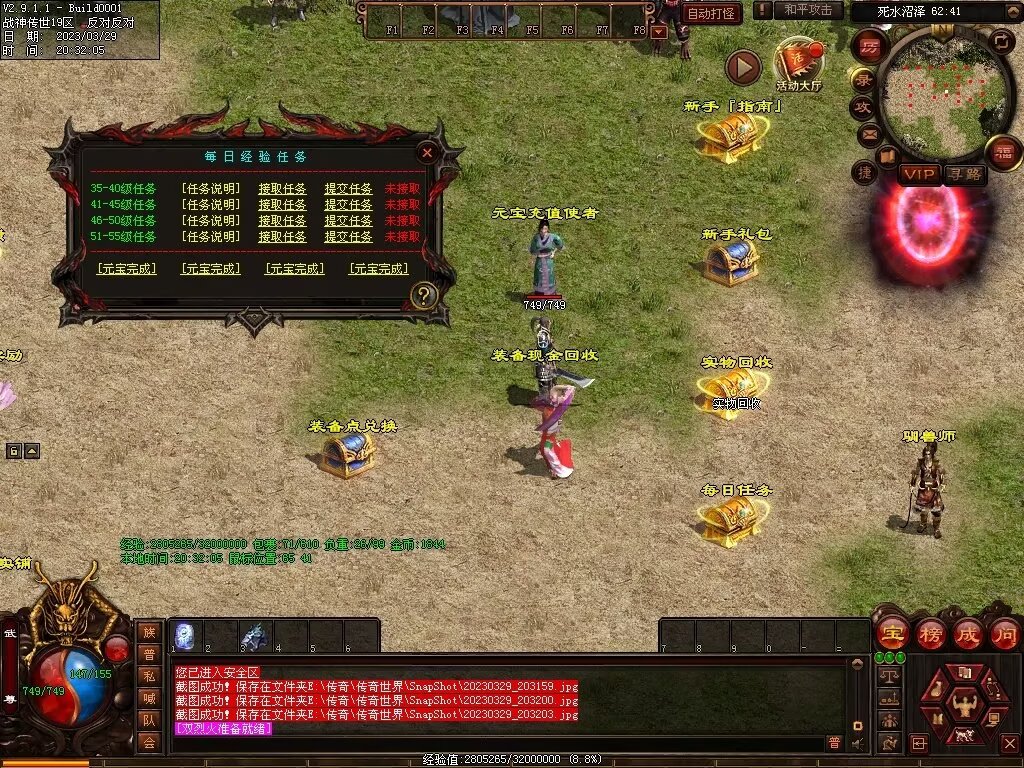Submit the 41-45级 quest via 提交任务
The width and height of the screenshot is (1024, 768).
click(348, 204)
